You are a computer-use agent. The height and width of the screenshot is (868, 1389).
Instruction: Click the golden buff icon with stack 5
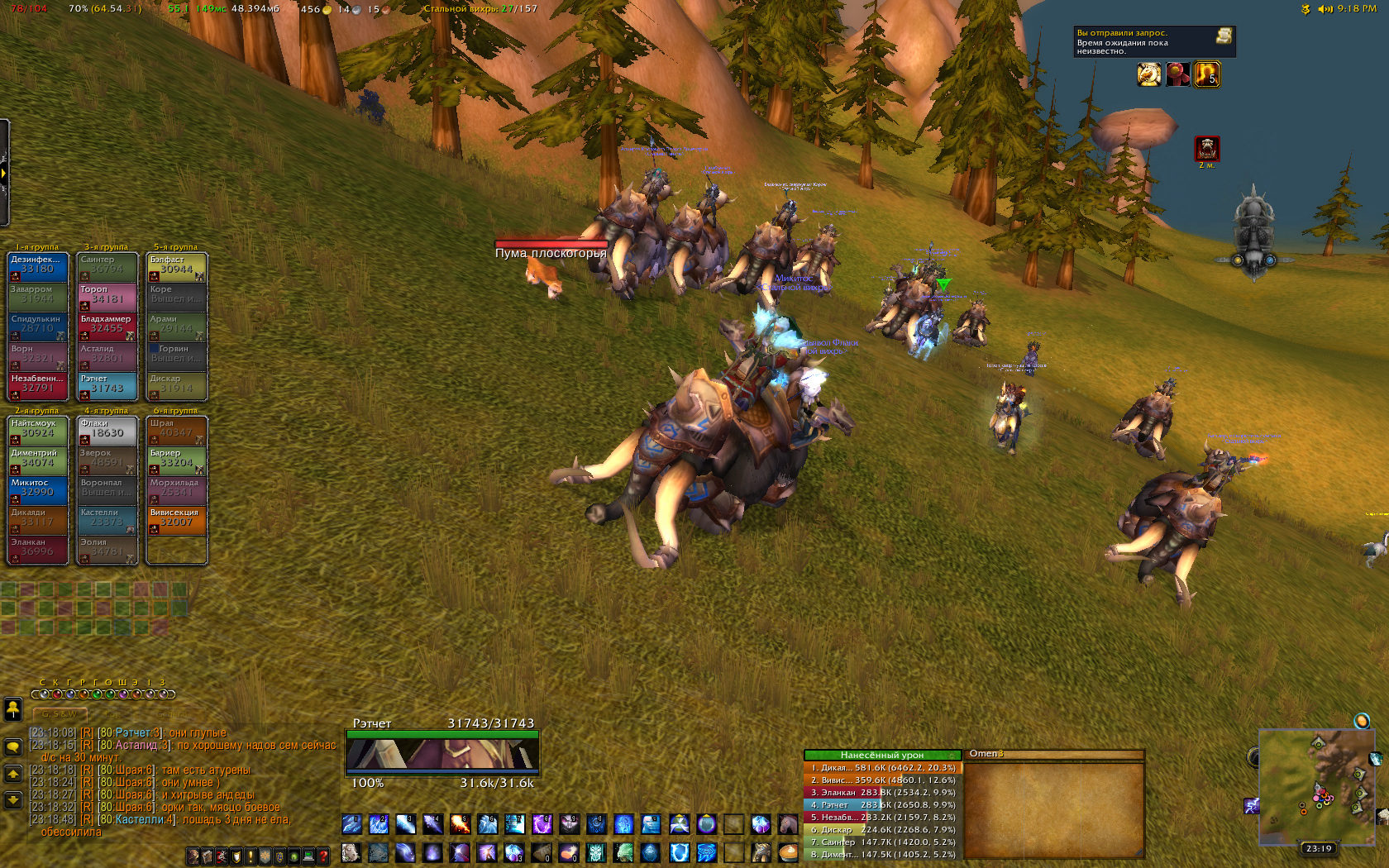[x=1206, y=75]
